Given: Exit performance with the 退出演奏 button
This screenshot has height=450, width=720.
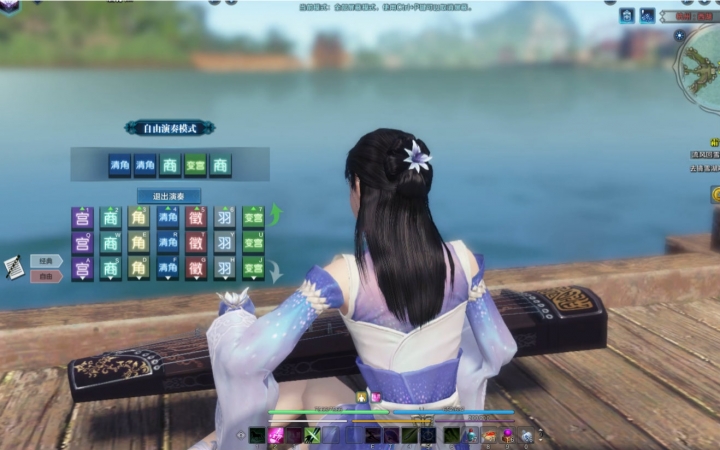Looking at the screenshot, I should click(x=169, y=195).
